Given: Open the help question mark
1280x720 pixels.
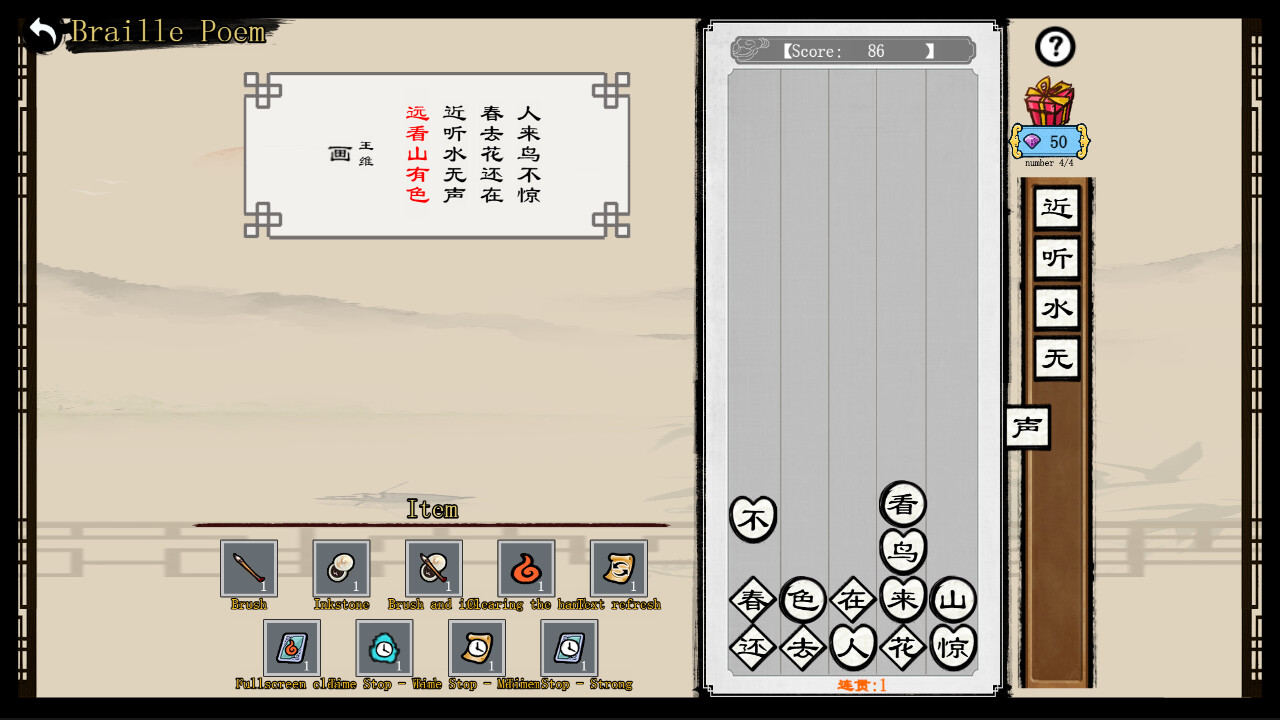Looking at the screenshot, I should point(1054,47).
